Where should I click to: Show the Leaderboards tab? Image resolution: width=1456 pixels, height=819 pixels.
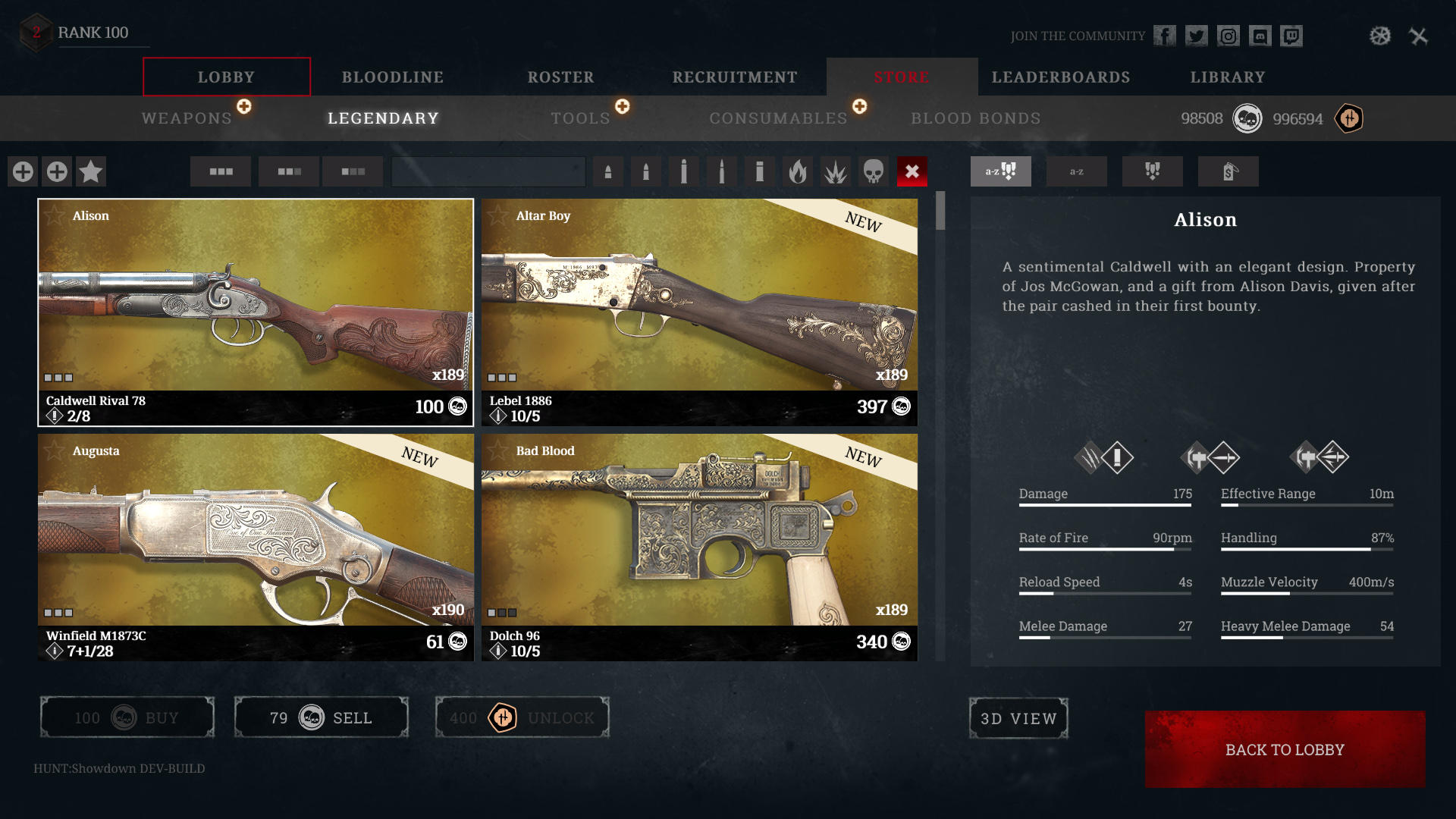pos(1060,77)
